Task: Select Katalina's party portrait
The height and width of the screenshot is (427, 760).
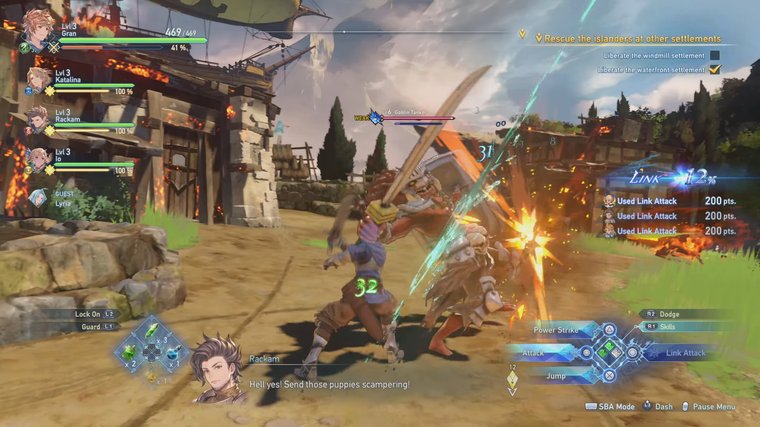Action: tap(40, 79)
